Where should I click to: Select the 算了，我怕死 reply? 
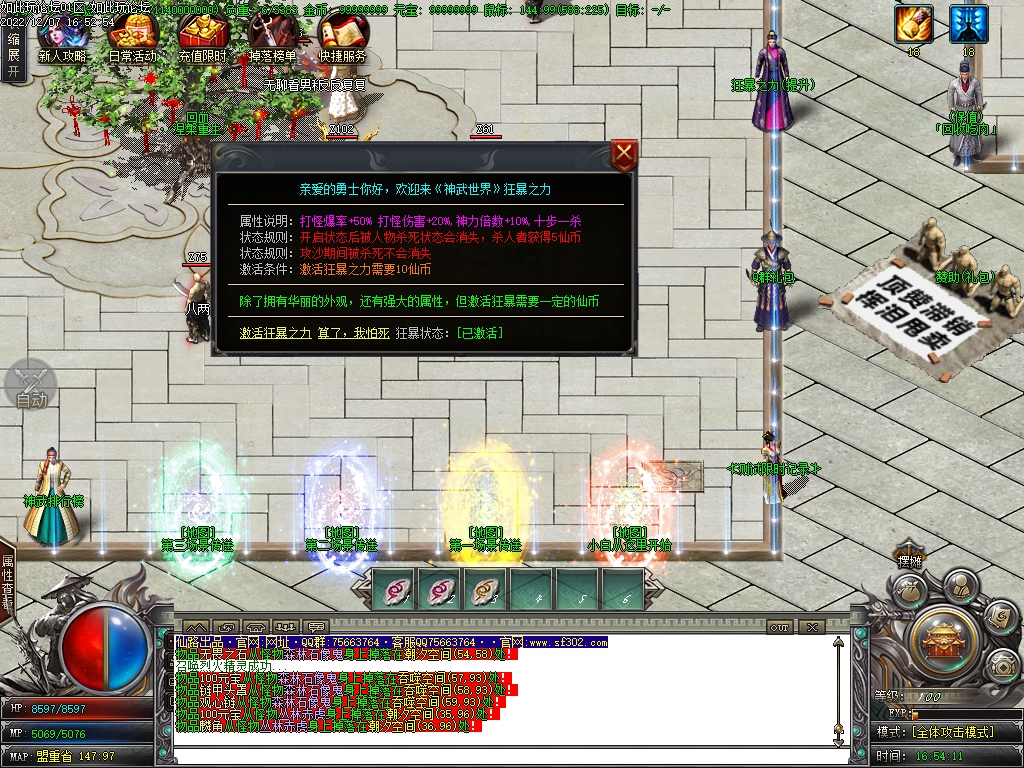point(353,332)
